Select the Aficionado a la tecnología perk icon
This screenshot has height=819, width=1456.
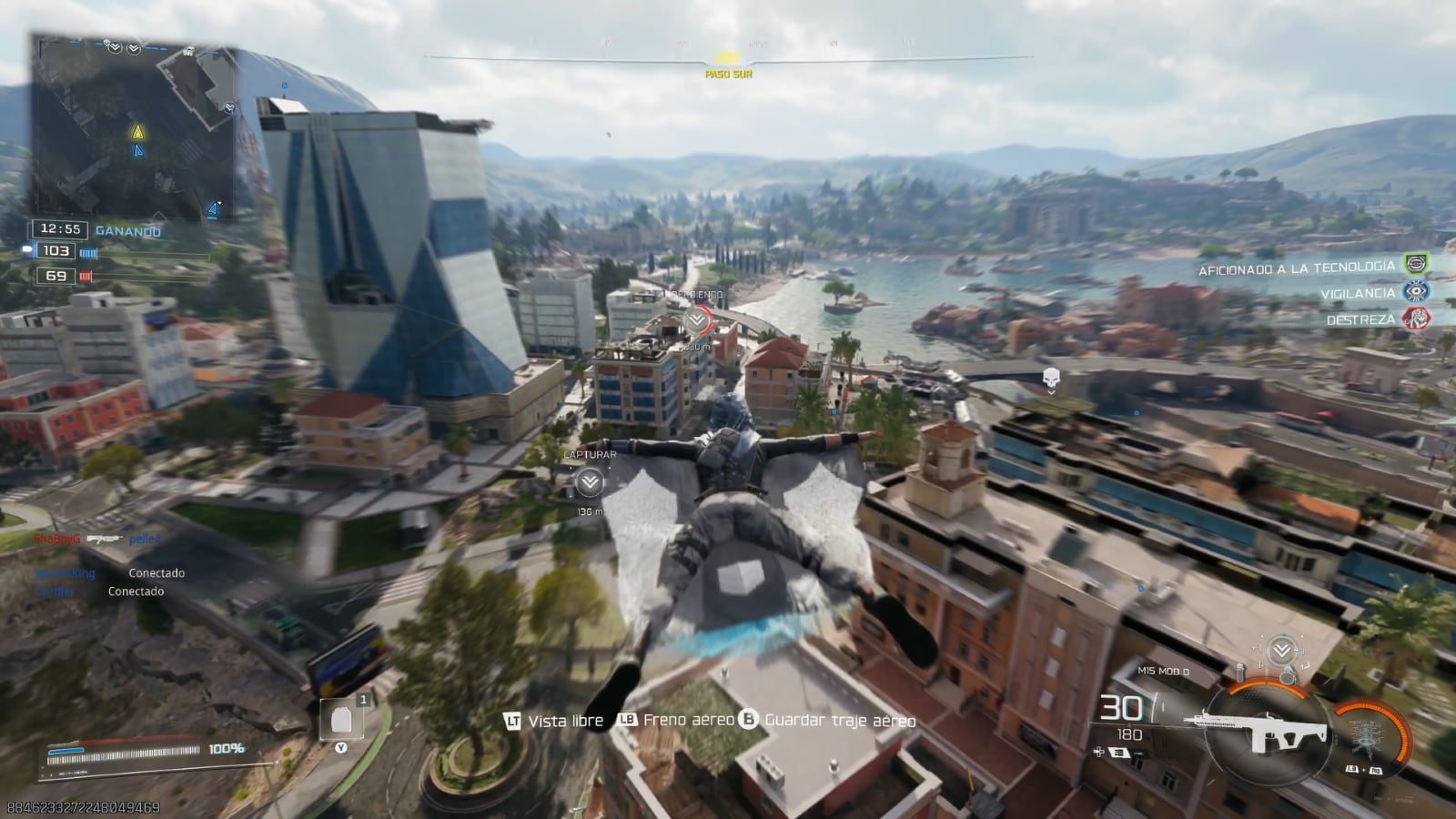(x=1416, y=265)
